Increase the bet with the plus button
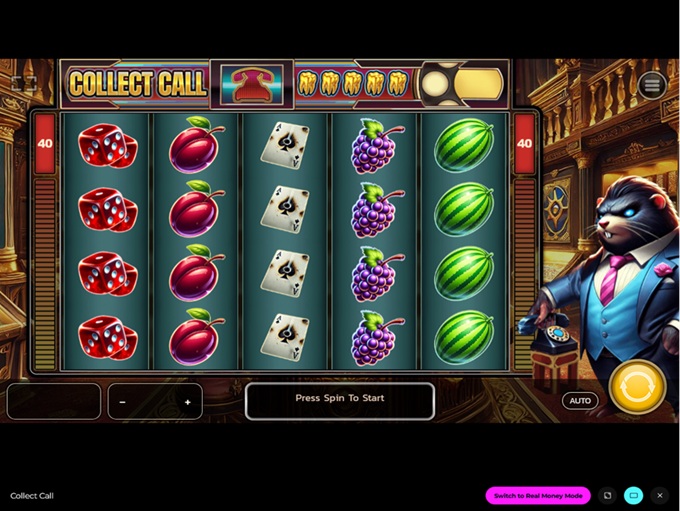The image size is (680, 511). 187,402
